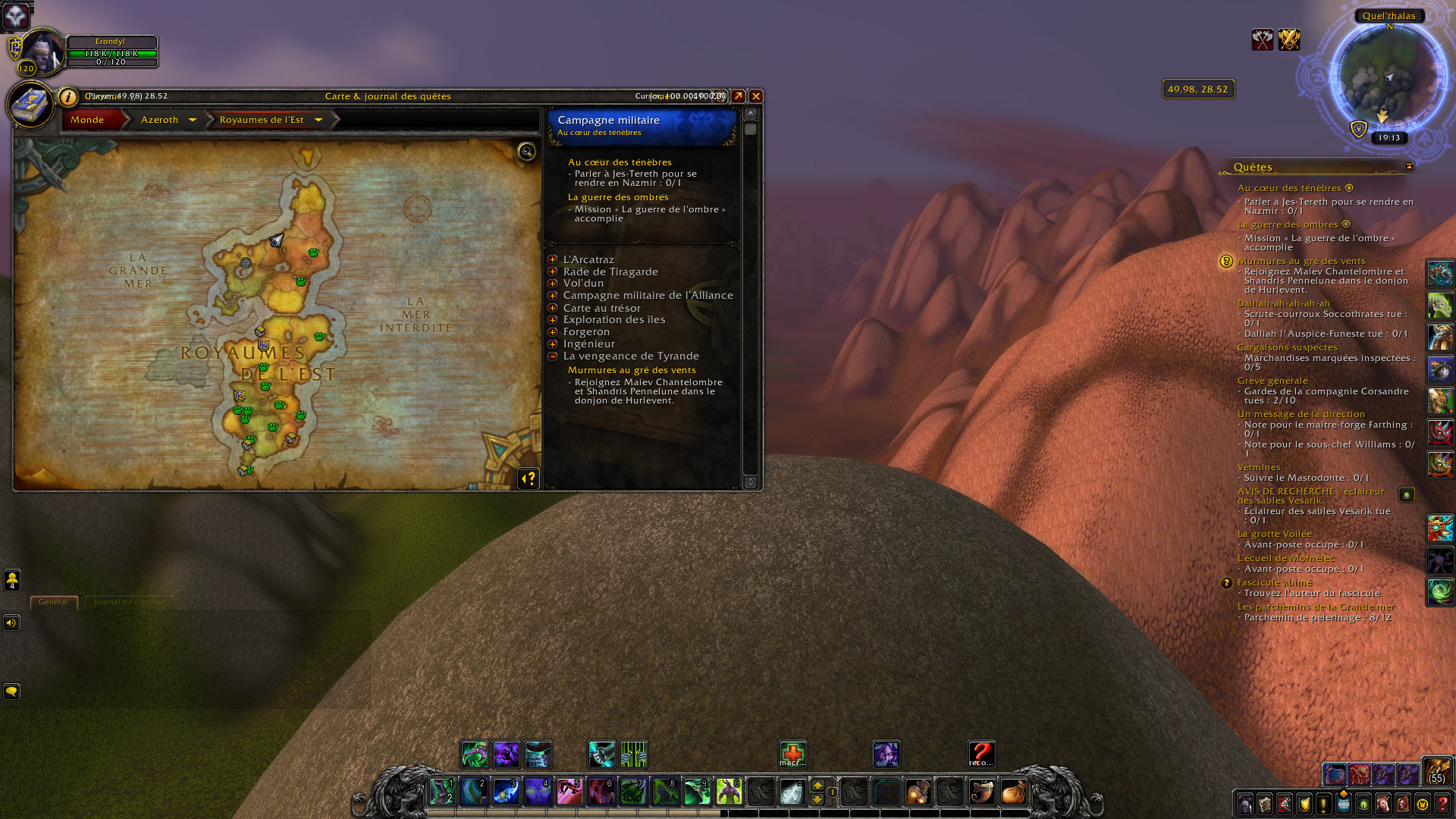Open the map help question mark button
1456x819 pixels.
pyautogui.click(x=529, y=479)
